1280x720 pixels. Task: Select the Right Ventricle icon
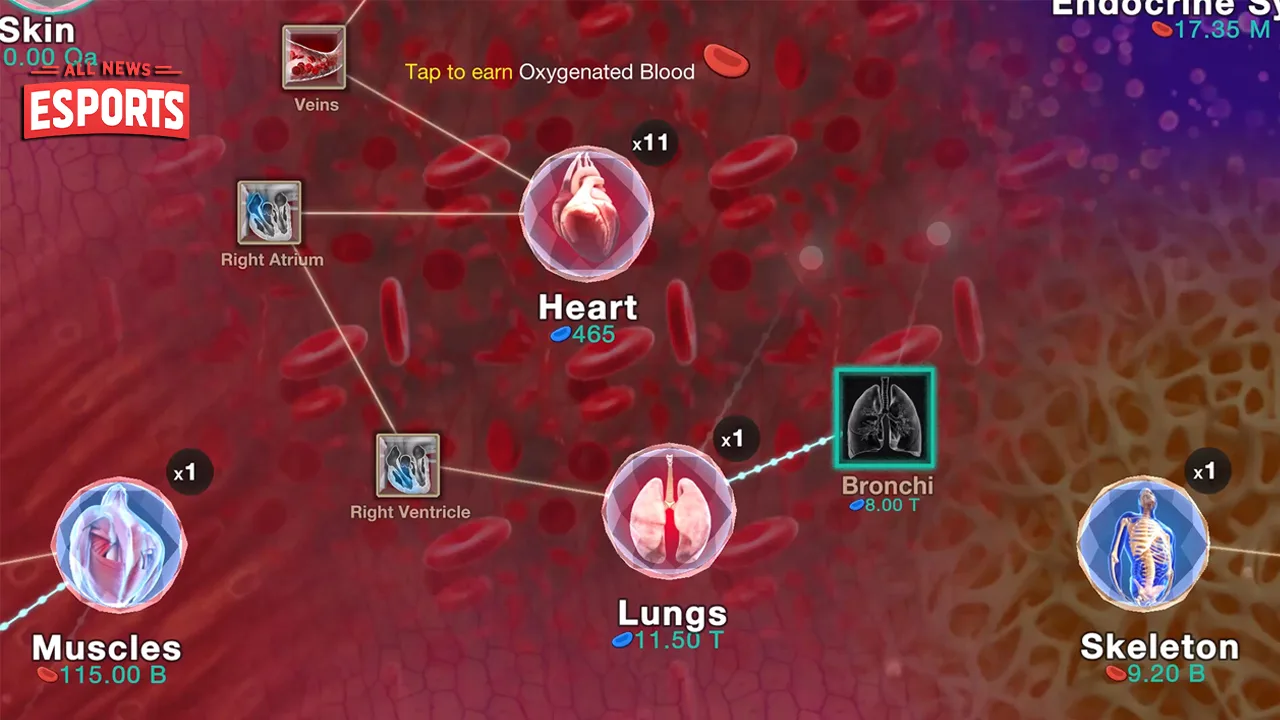click(x=409, y=467)
